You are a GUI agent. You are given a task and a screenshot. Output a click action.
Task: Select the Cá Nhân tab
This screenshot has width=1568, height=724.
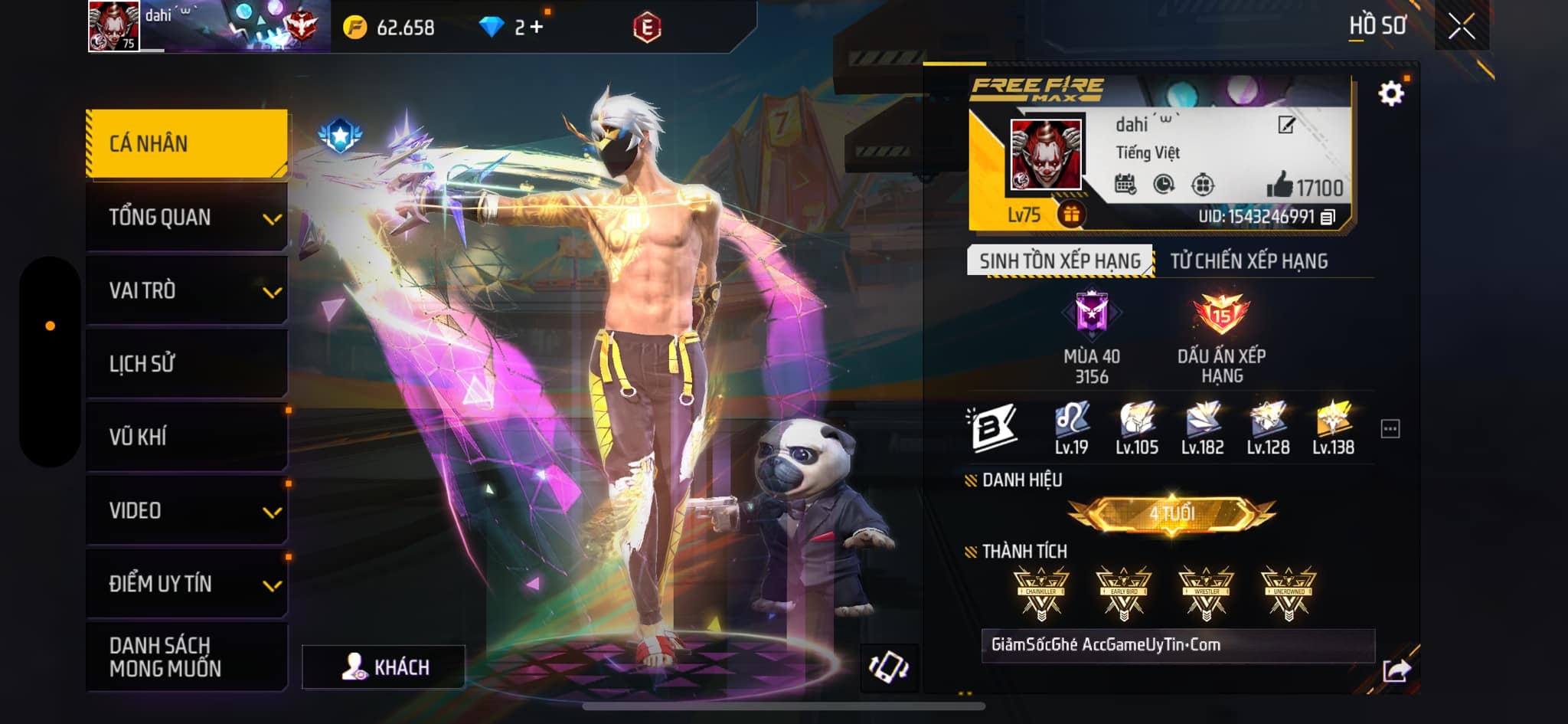[187, 143]
